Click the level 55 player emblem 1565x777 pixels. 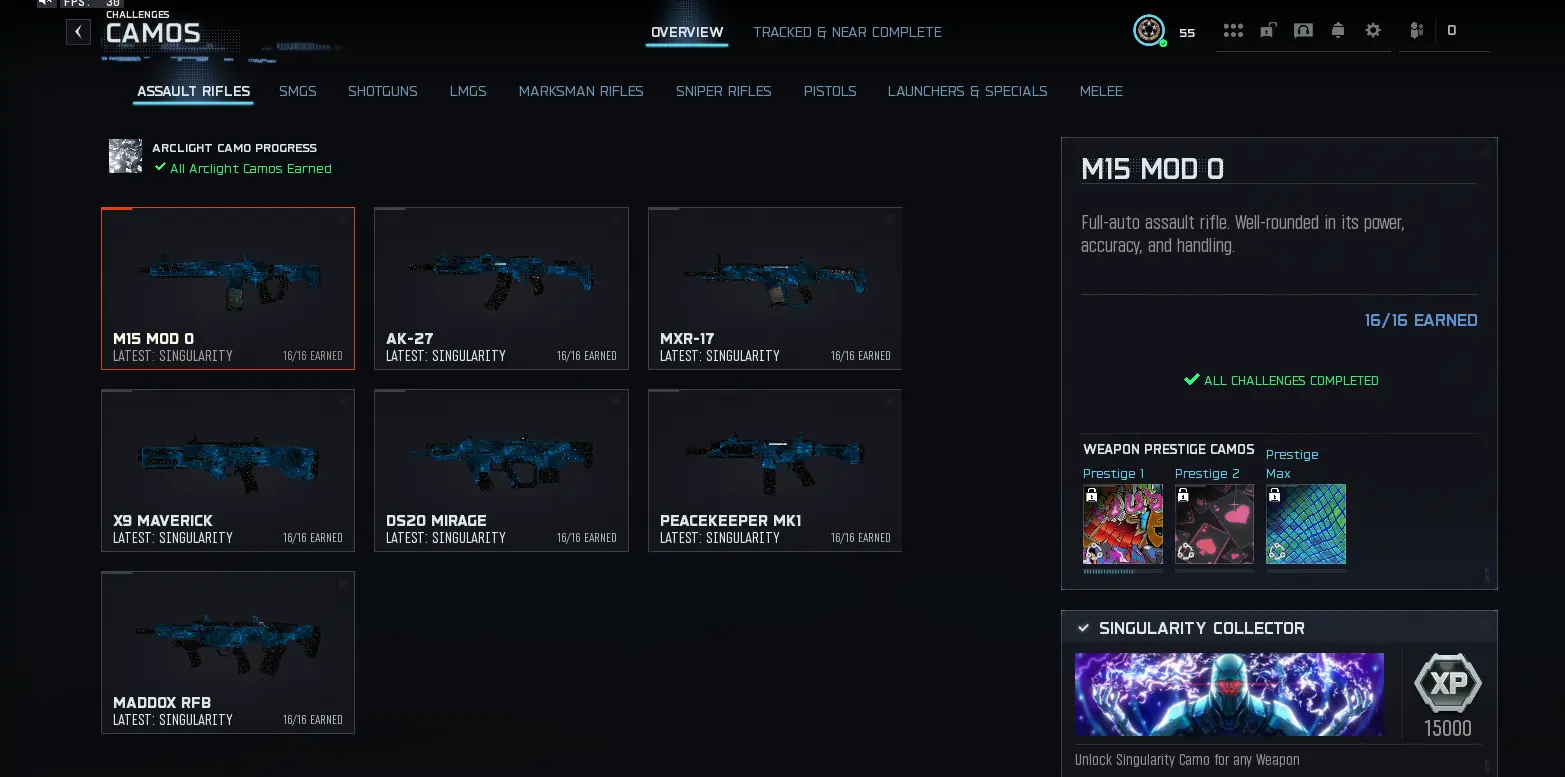click(x=1148, y=30)
